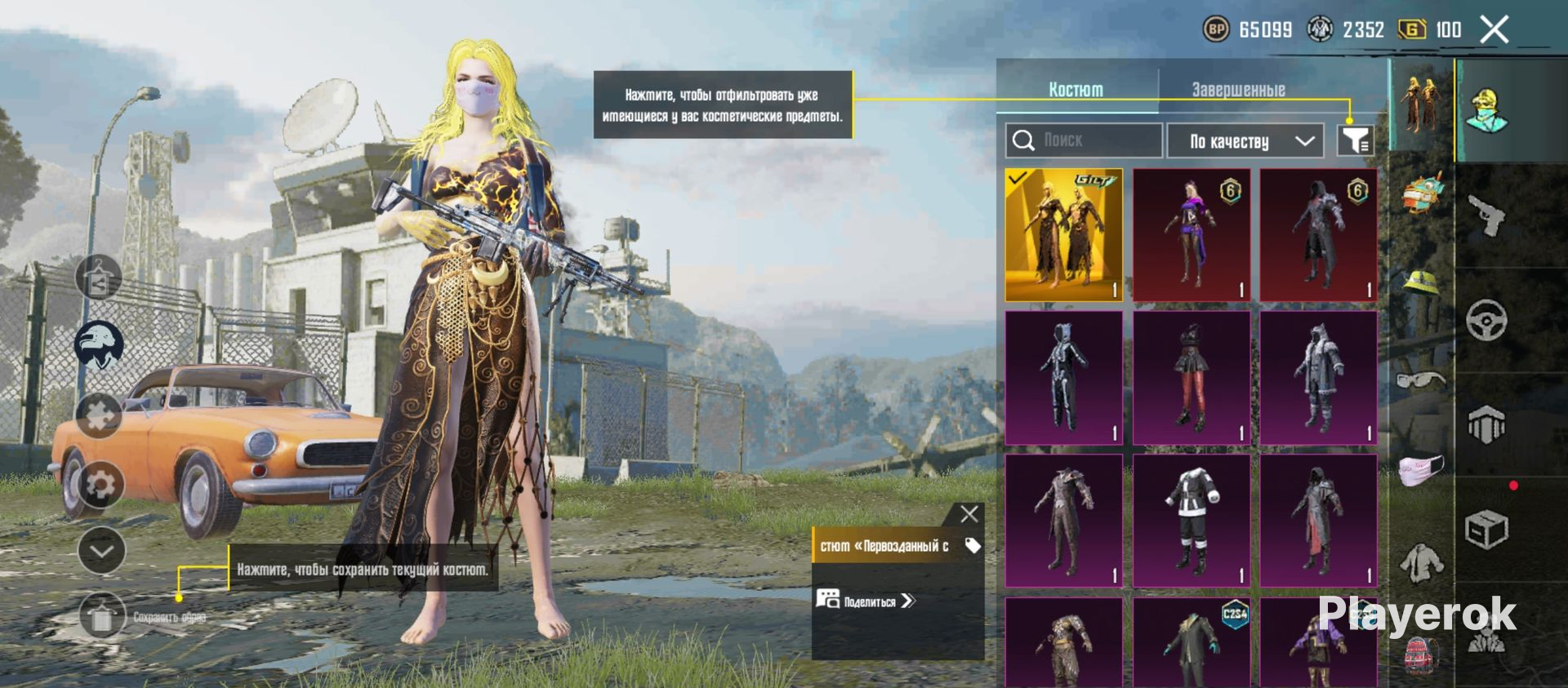Open the steering wheel vehicles category

point(1486,320)
